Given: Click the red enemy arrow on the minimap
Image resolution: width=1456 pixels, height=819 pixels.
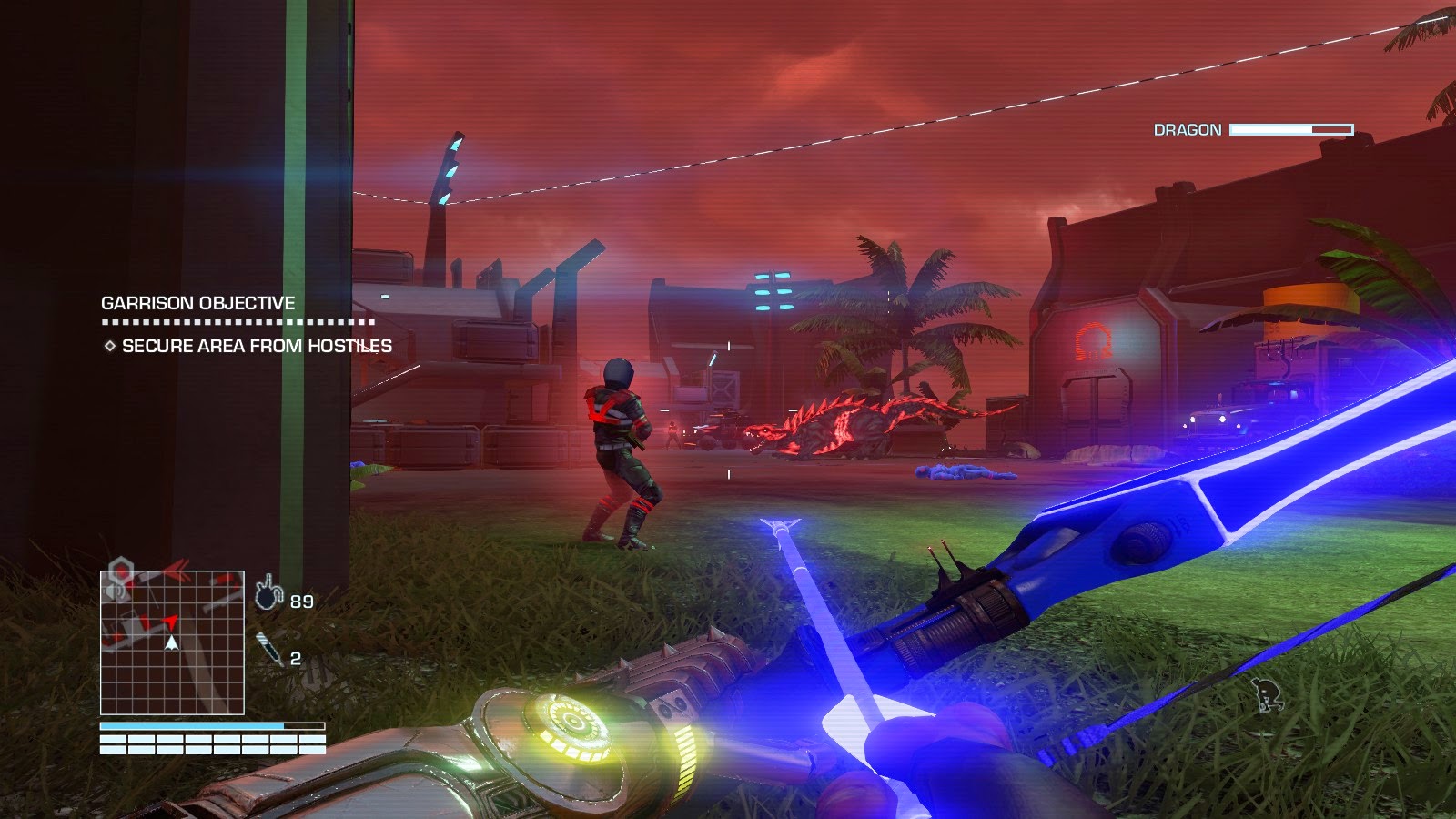Looking at the screenshot, I should (171, 623).
